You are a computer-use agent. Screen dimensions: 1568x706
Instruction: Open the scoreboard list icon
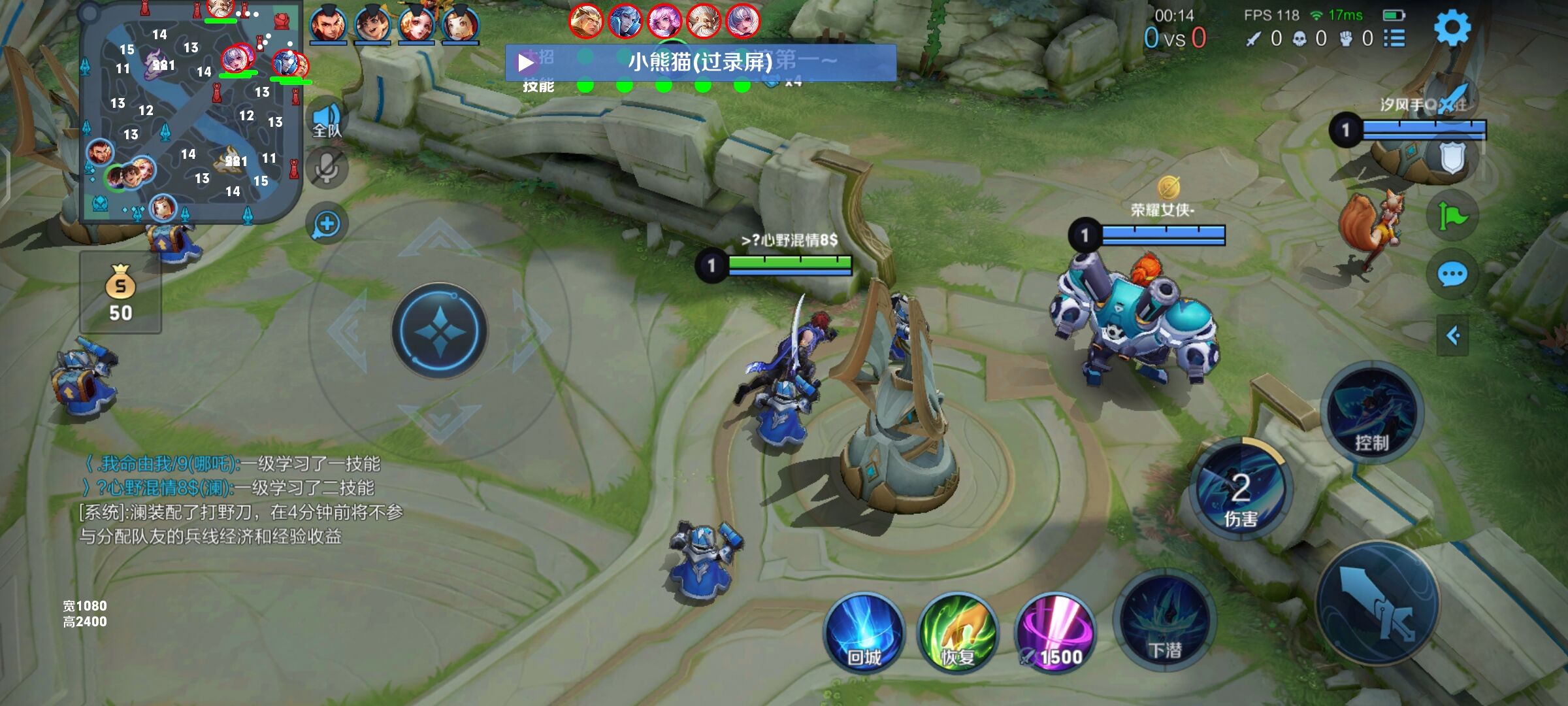pyautogui.click(x=1394, y=39)
